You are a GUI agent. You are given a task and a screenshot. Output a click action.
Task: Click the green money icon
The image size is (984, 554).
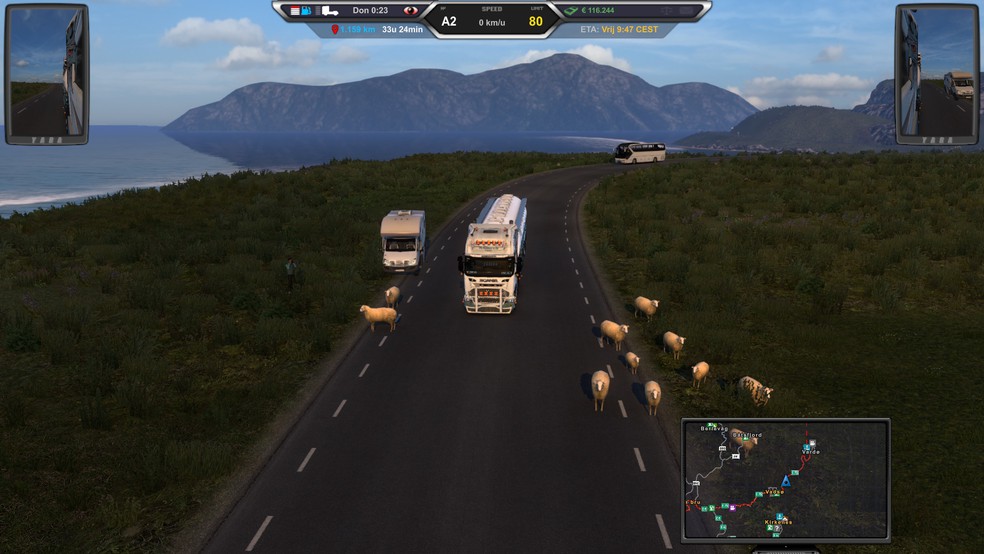[x=571, y=11]
